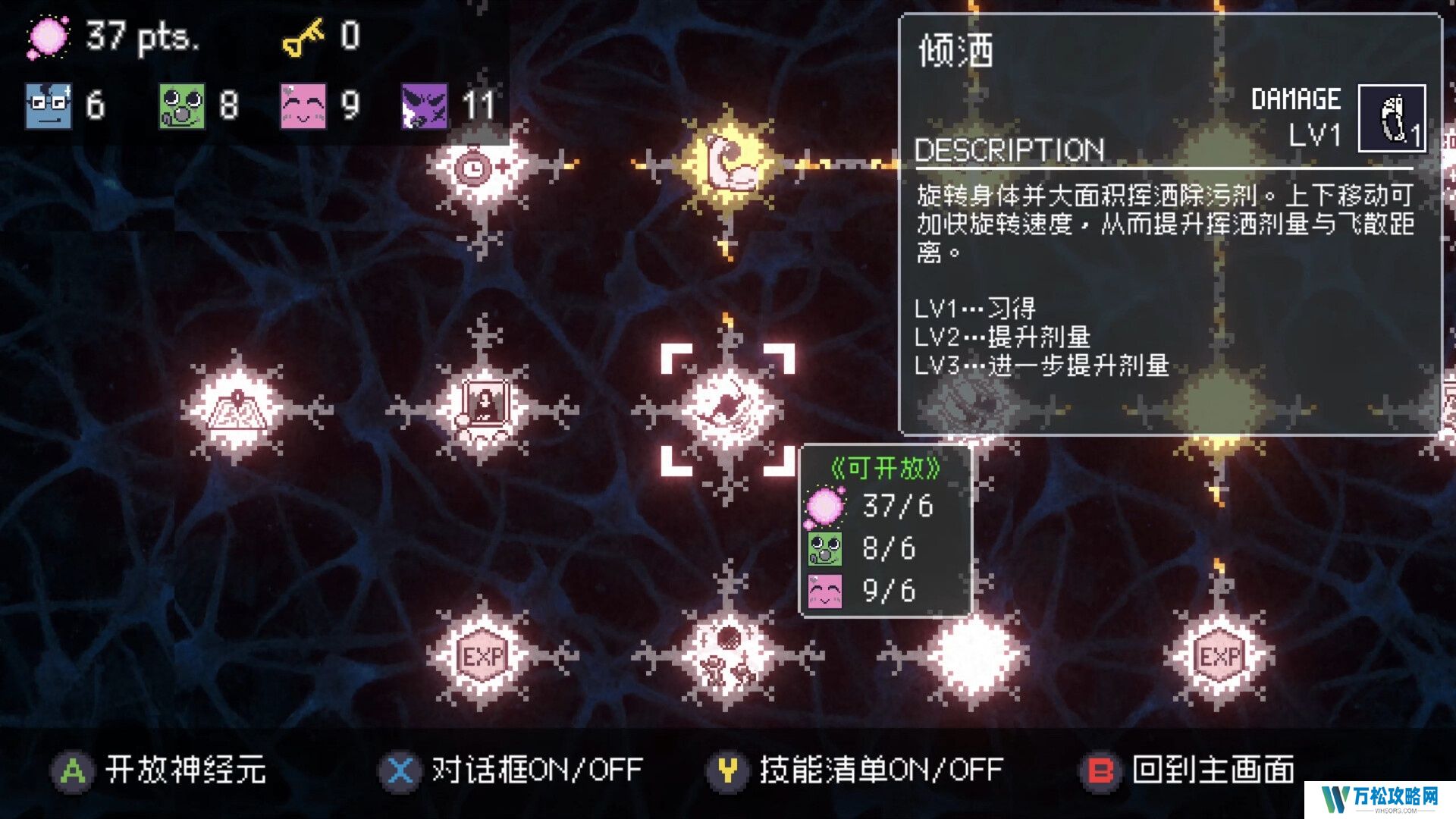
Task: Pick the framed portrait neuron node
Action: (x=483, y=409)
